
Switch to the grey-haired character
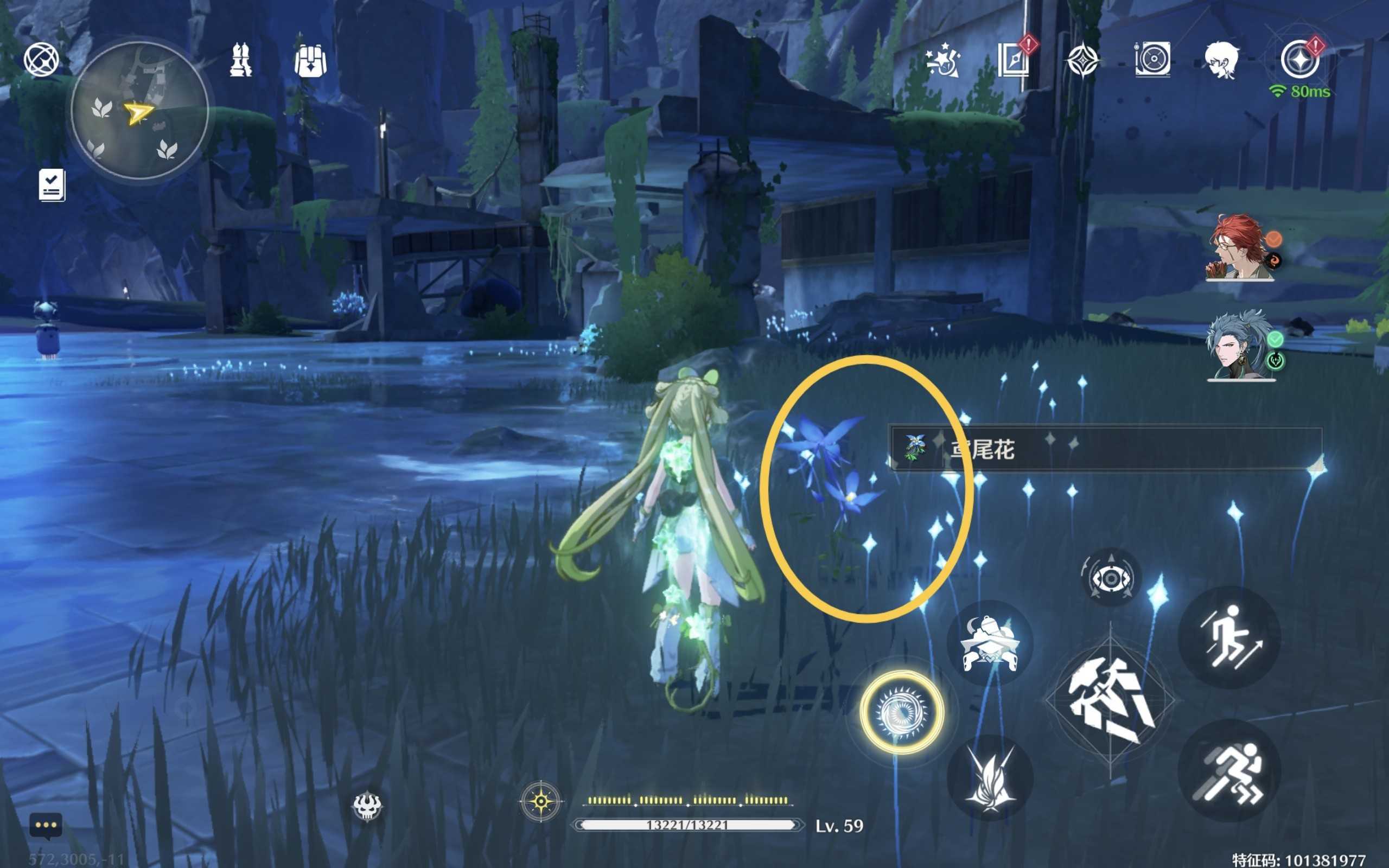pyautogui.click(x=1240, y=346)
